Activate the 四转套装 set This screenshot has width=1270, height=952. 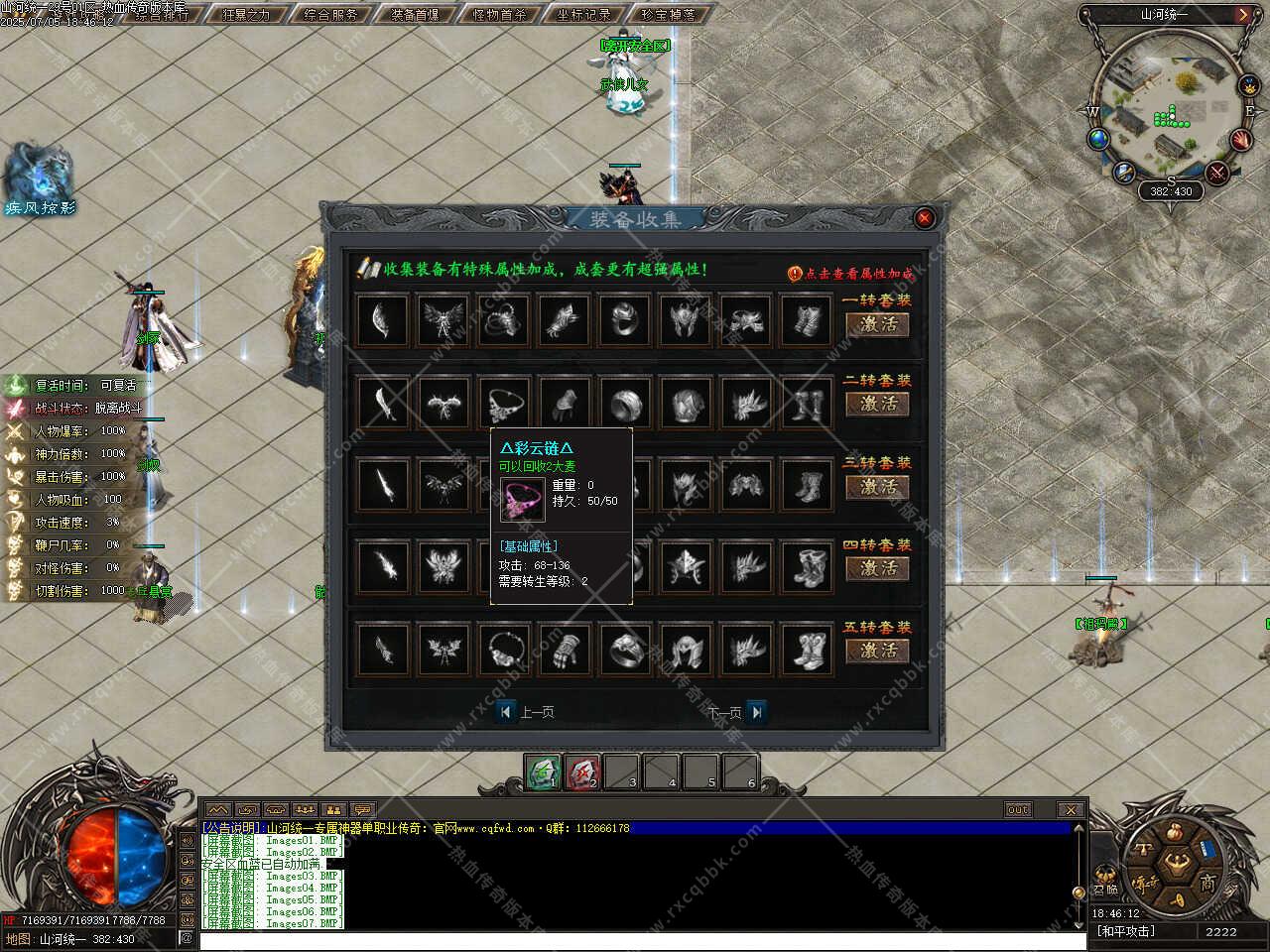[877, 568]
